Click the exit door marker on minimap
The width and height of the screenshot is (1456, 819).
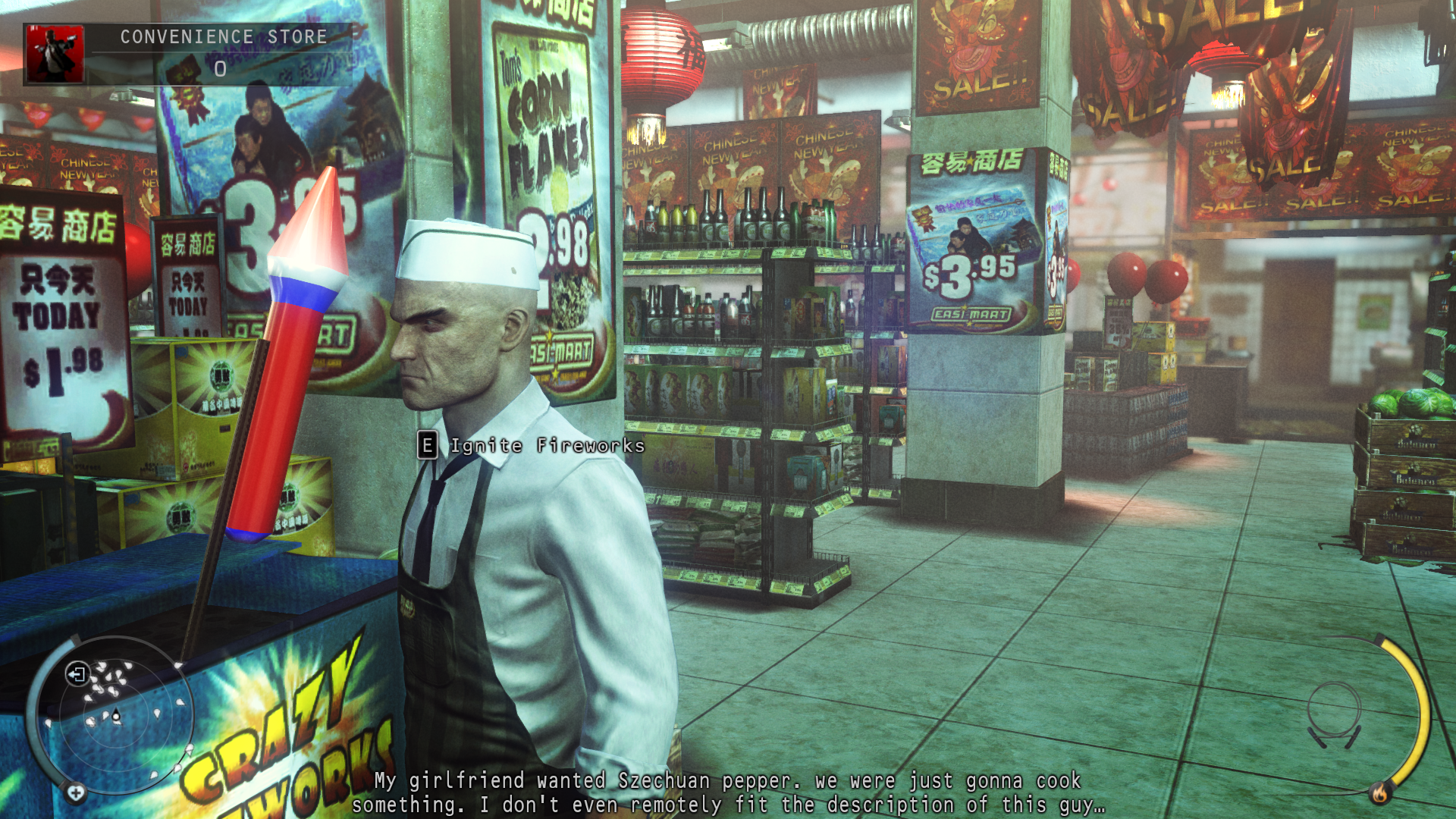[x=77, y=673]
